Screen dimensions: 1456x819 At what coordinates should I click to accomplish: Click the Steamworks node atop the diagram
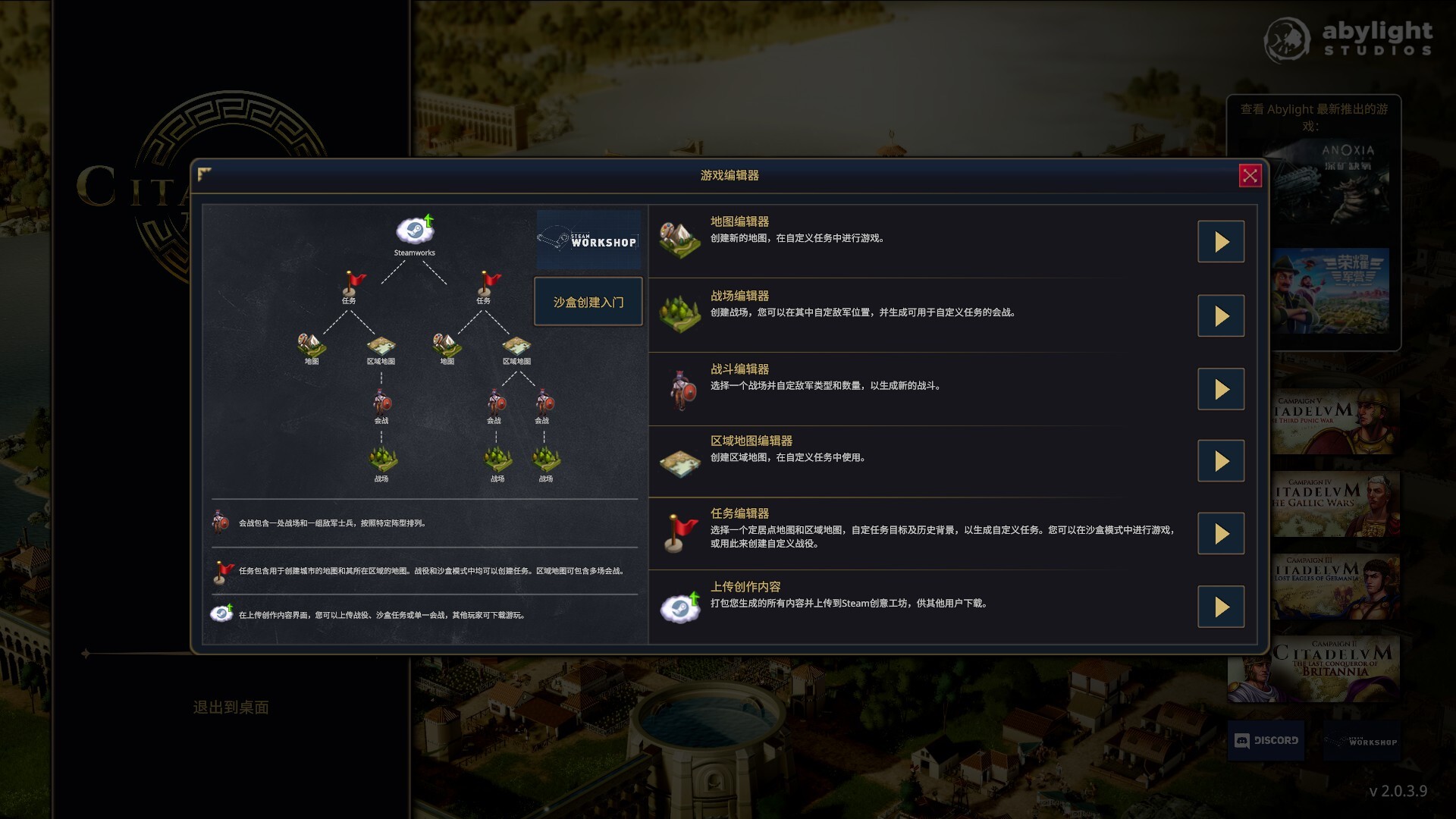414,230
